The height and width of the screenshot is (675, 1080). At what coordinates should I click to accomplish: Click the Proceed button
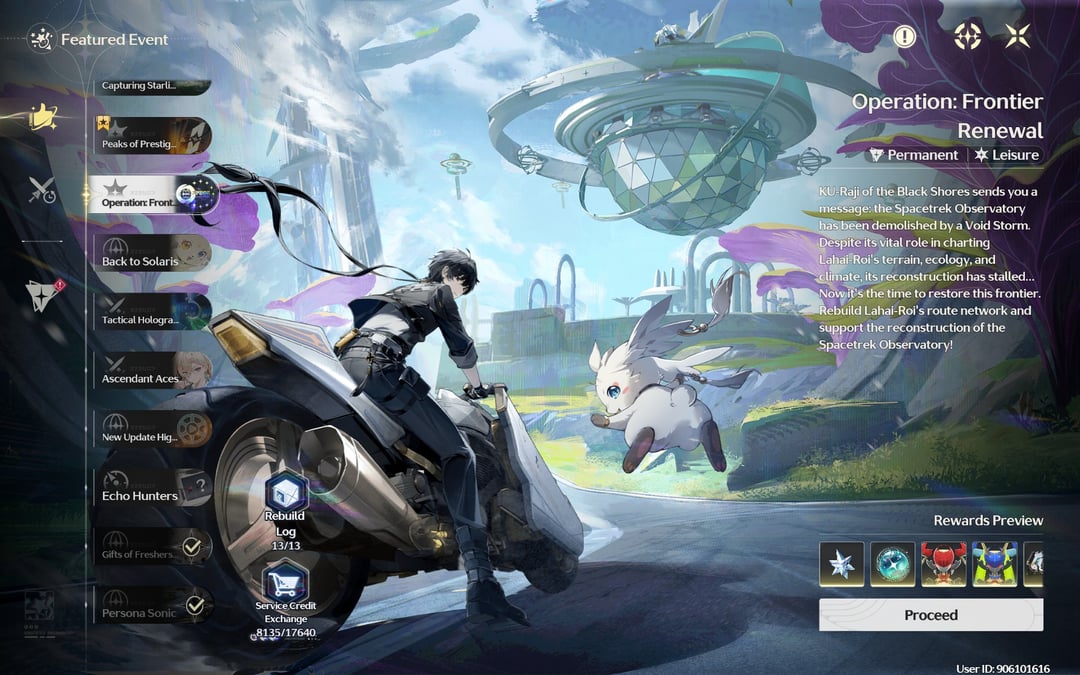coord(930,615)
